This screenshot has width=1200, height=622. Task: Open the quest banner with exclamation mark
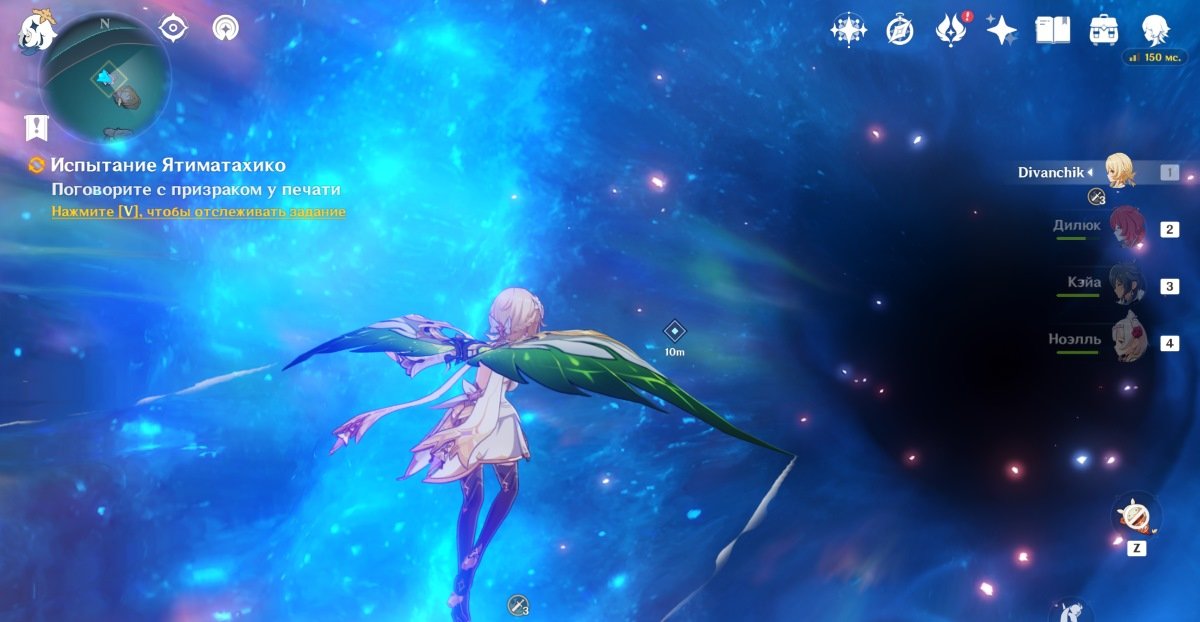37,127
